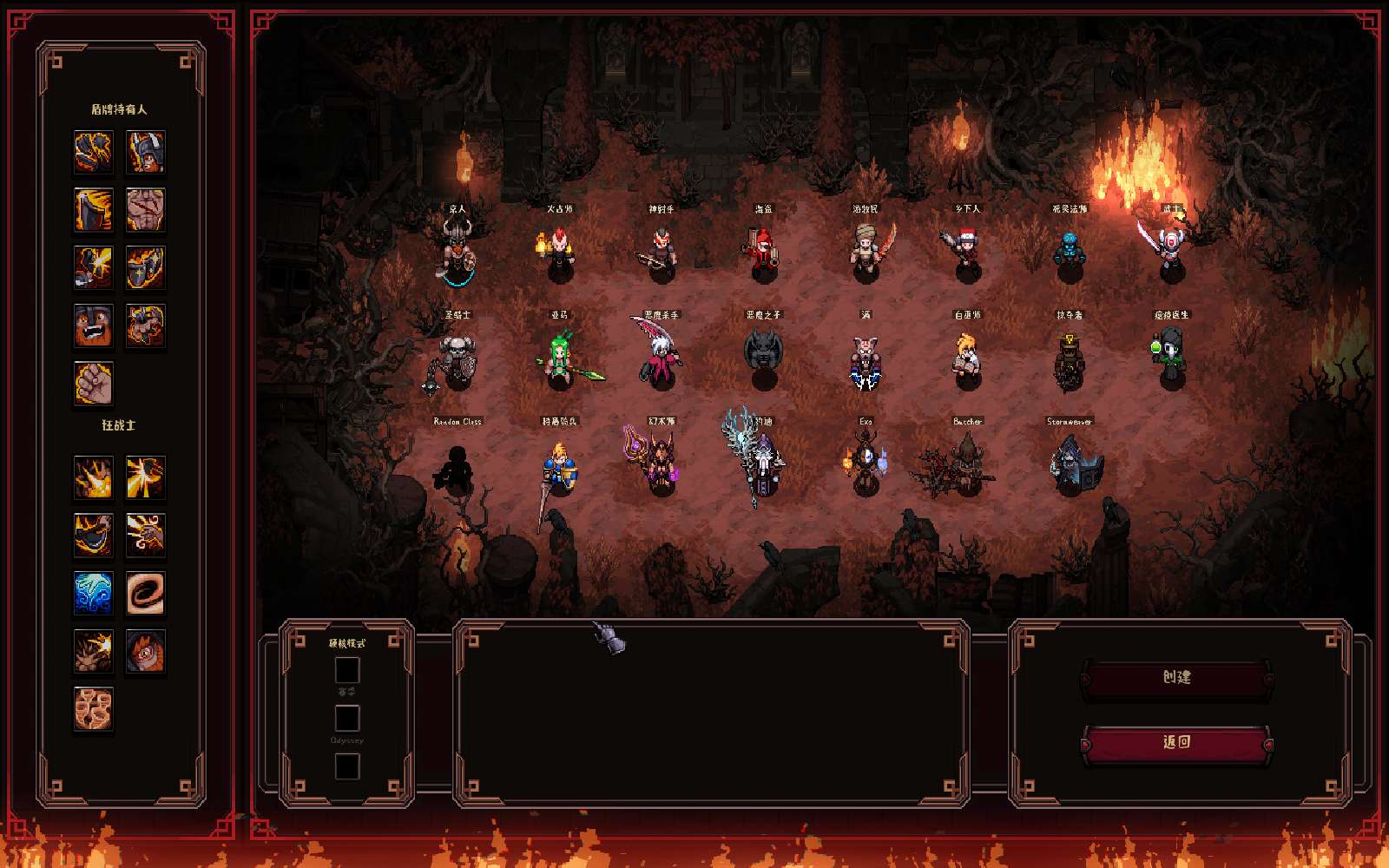
Task: Click the horned helmet skill icon in 盾牌持有人 panel
Action: point(145,153)
